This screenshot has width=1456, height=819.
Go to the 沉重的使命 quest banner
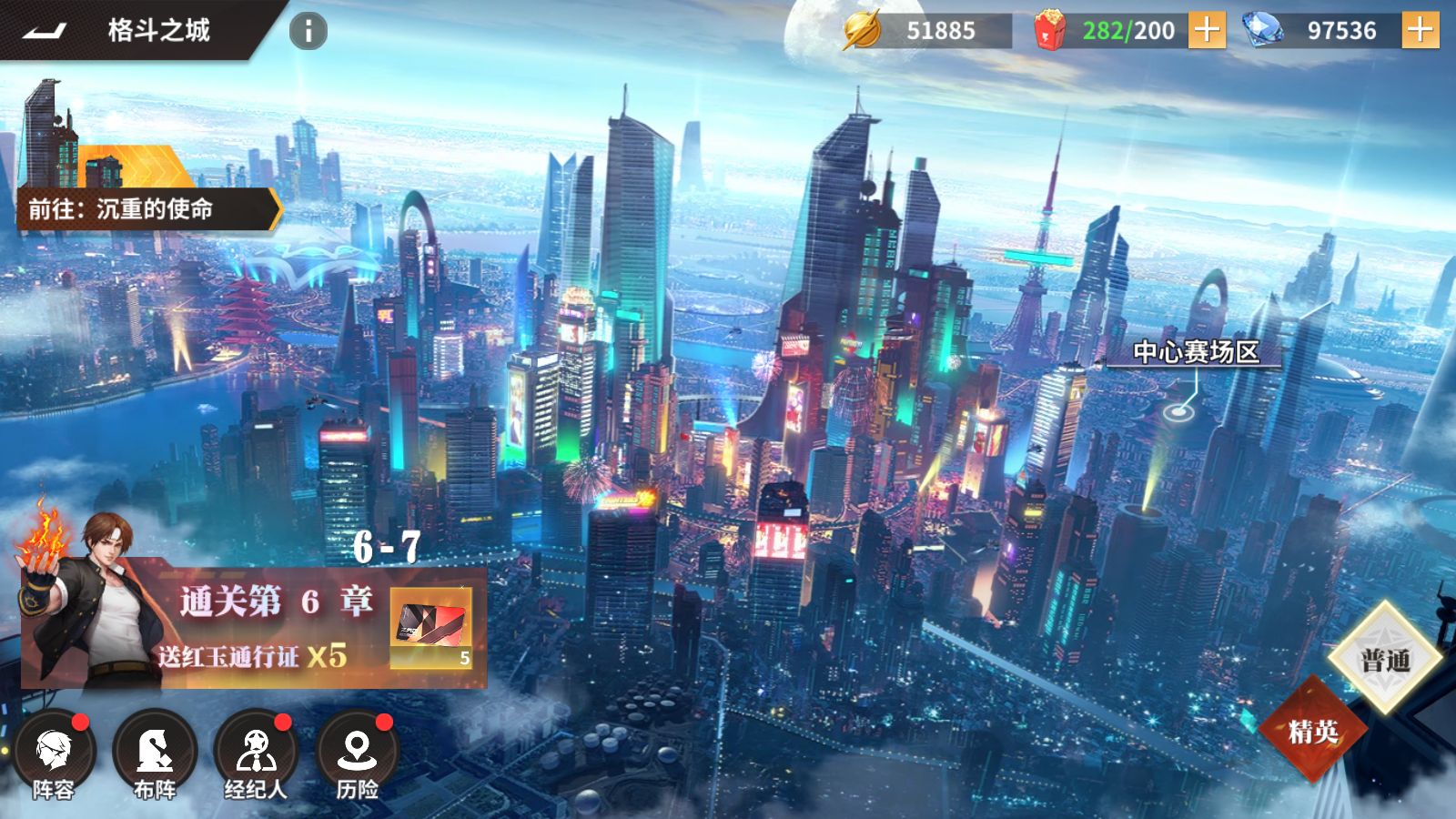[141, 208]
